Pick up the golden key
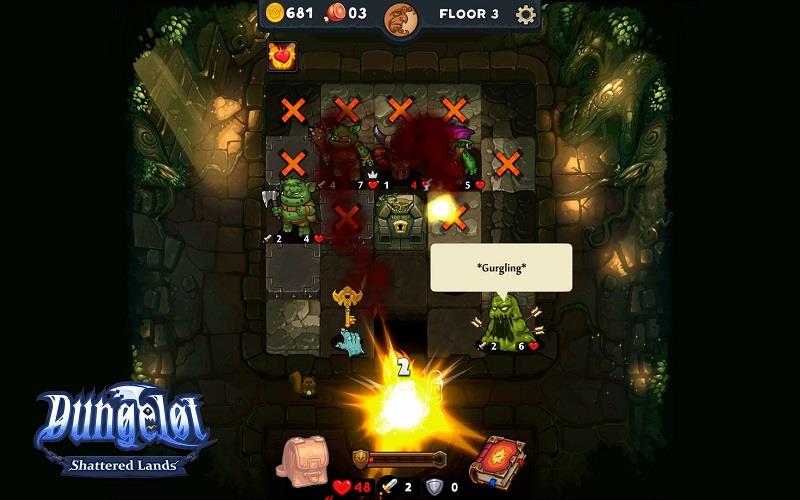800x500 pixels. point(346,303)
